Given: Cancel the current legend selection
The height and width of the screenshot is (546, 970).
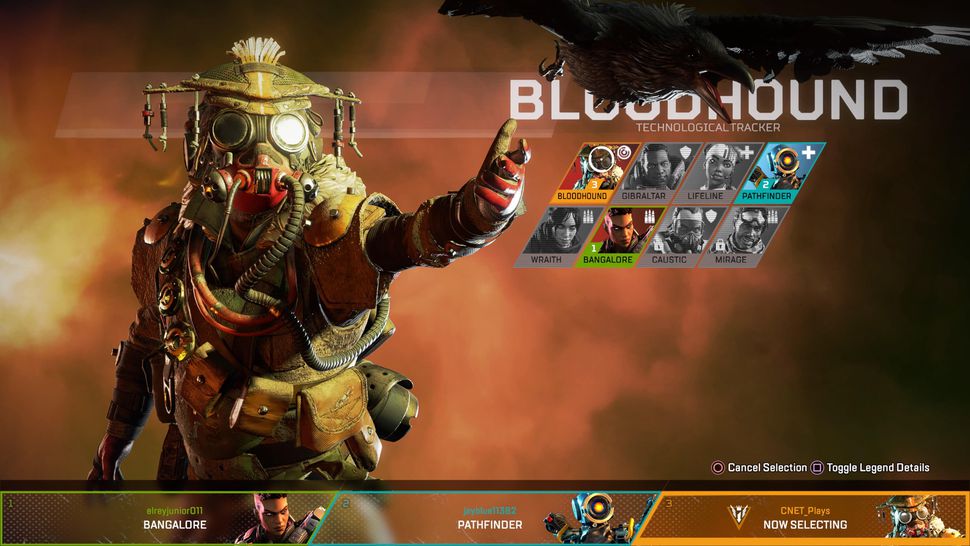Looking at the screenshot, I should pyautogui.click(x=758, y=467).
